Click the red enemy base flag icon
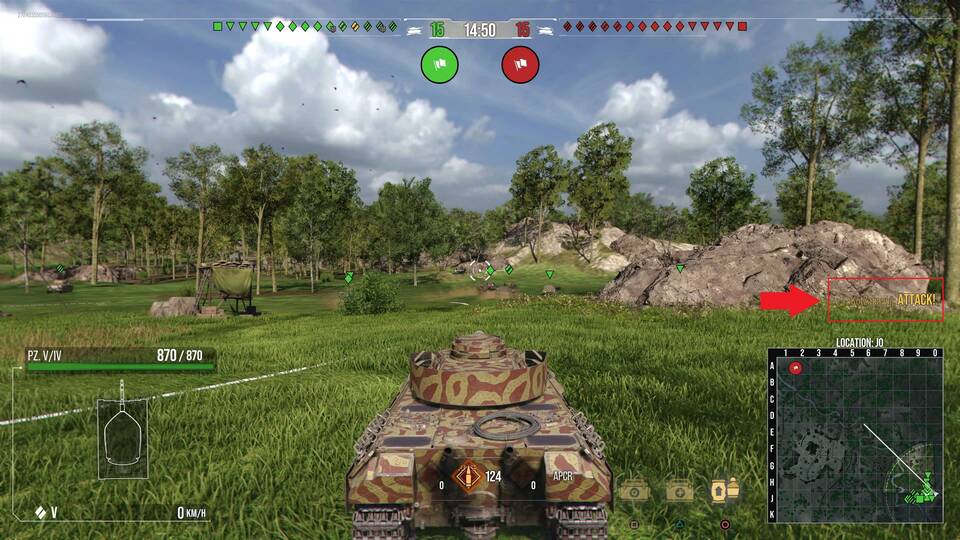Image resolution: width=960 pixels, height=540 pixels. click(x=520, y=65)
